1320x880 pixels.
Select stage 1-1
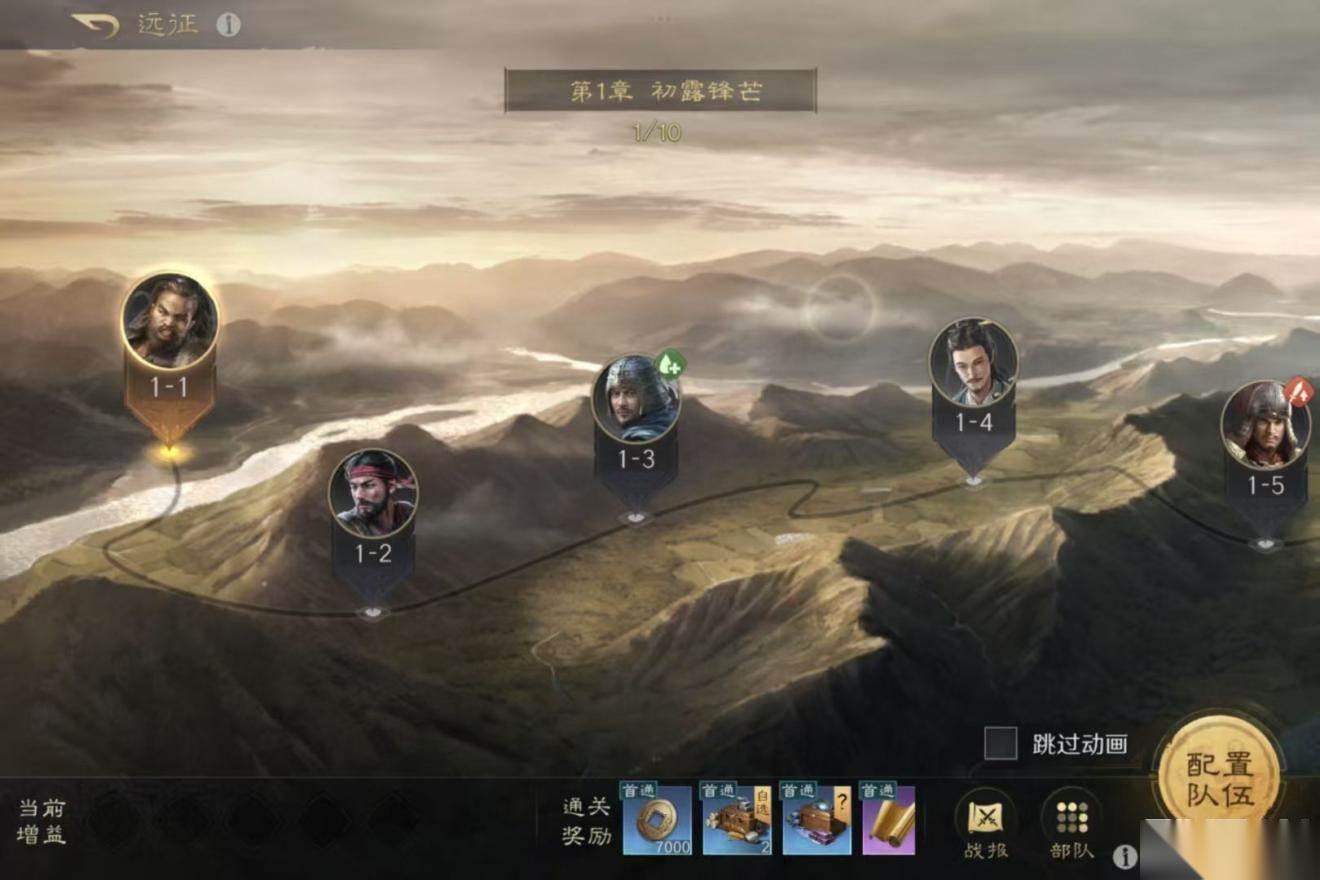(170, 323)
